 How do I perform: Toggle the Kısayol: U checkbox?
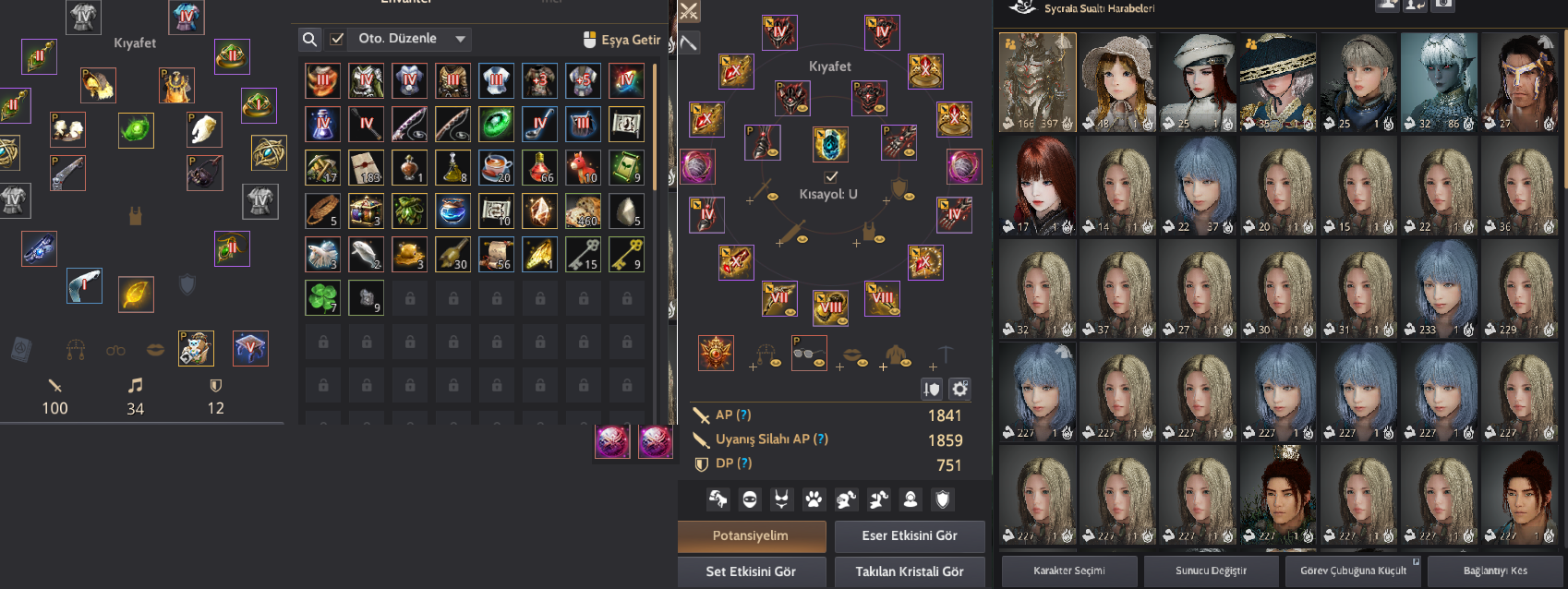[831, 175]
